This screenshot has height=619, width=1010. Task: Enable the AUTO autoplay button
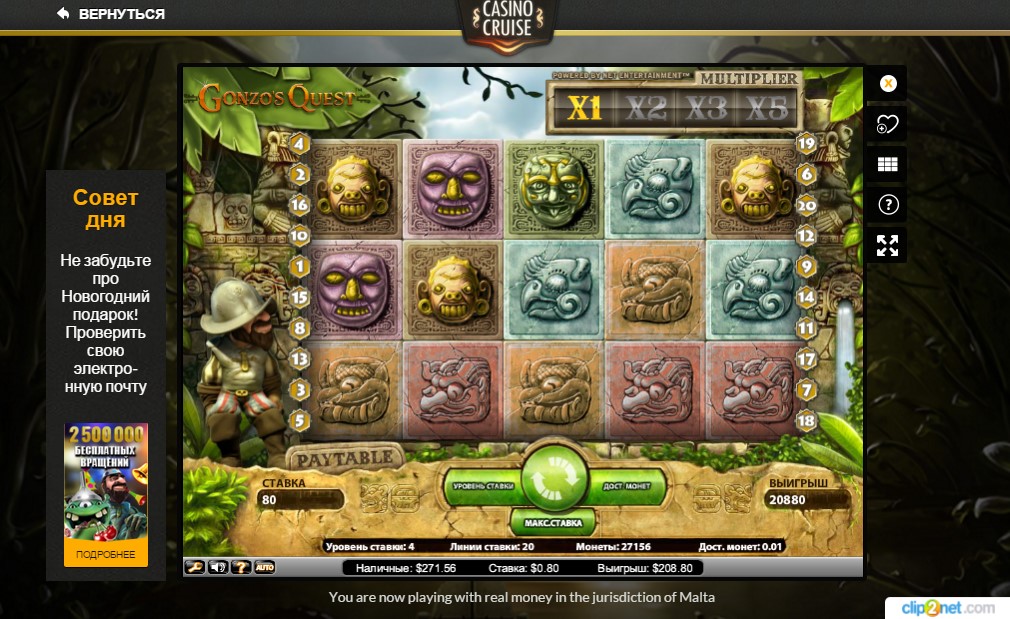coord(265,567)
